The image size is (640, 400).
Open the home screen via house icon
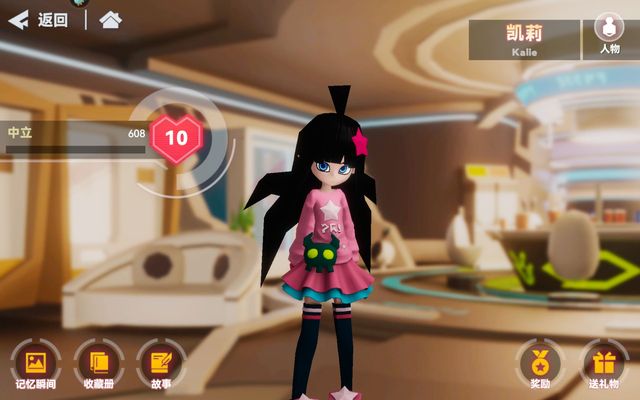click(x=111, y=20)
